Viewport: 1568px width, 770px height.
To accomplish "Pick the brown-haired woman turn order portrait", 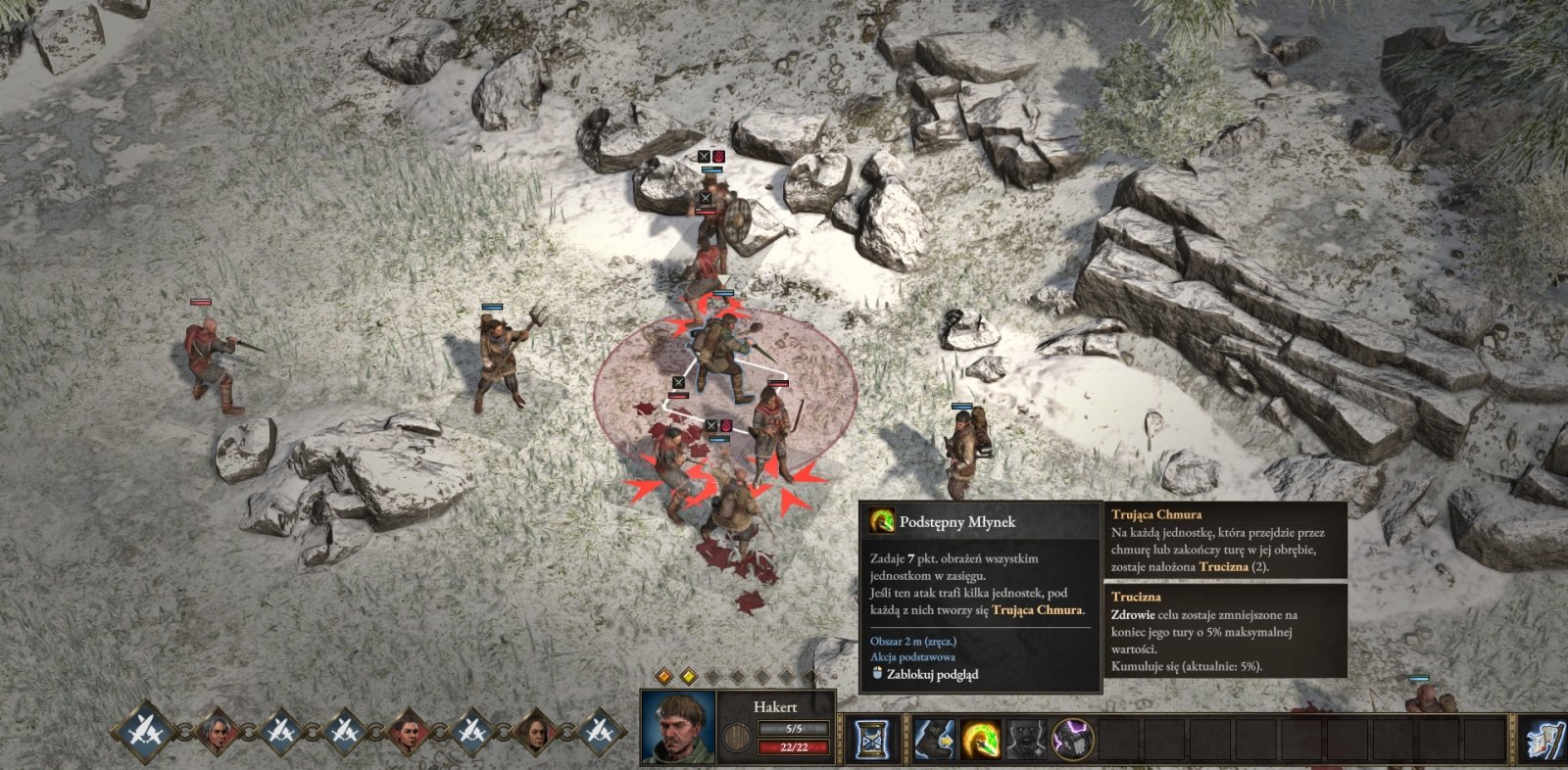I will 535,731.
